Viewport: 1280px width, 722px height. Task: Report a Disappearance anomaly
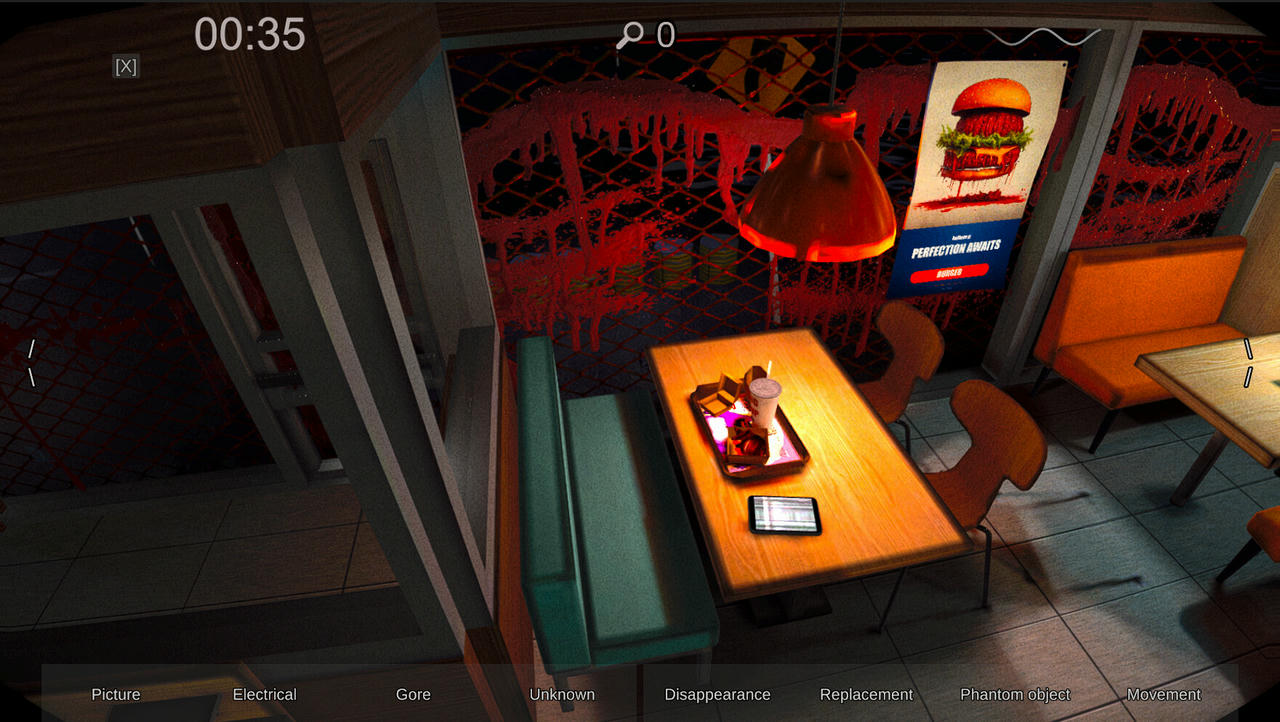click(717, 694)
